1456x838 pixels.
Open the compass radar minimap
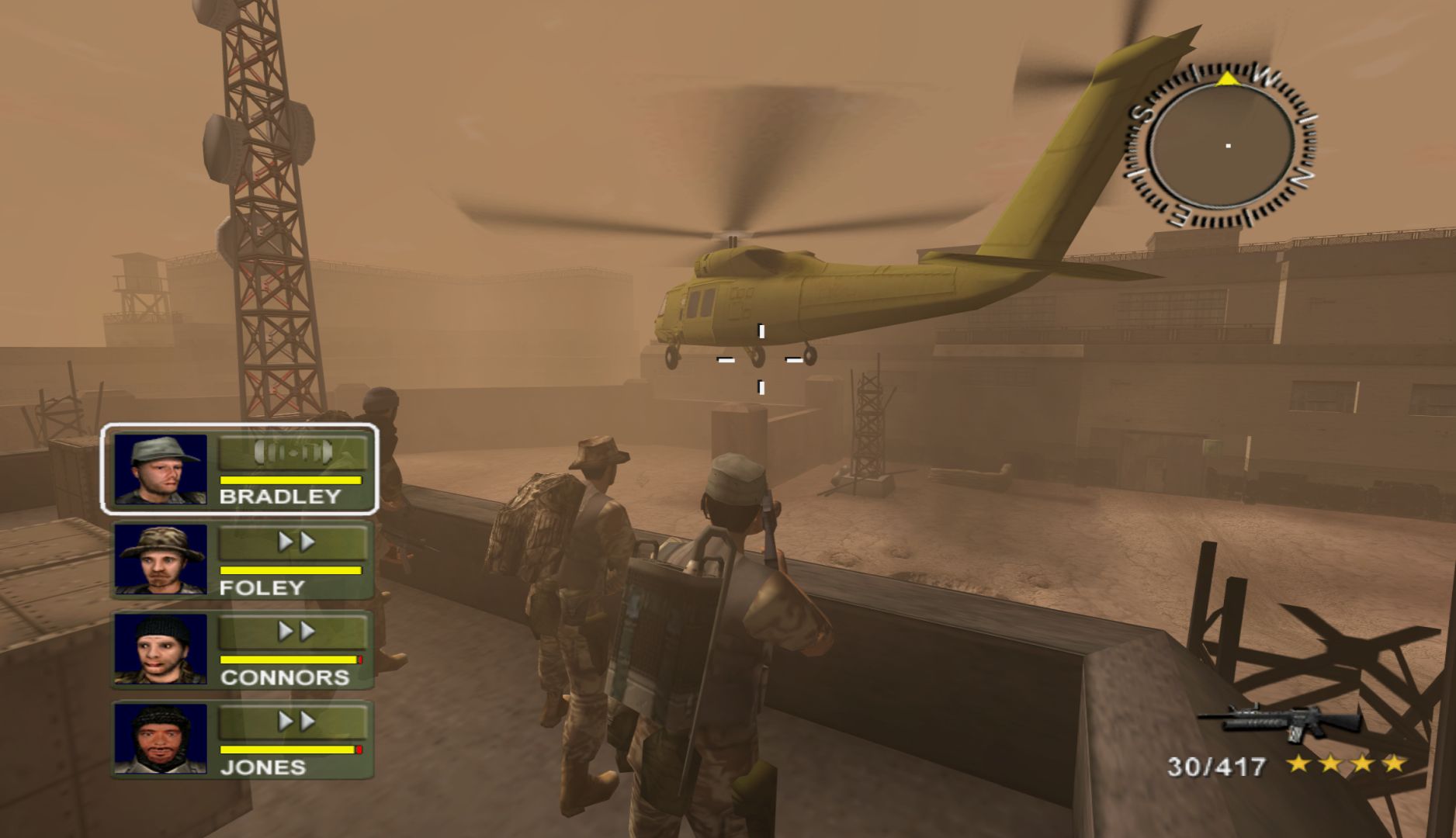pos(1222,146)
